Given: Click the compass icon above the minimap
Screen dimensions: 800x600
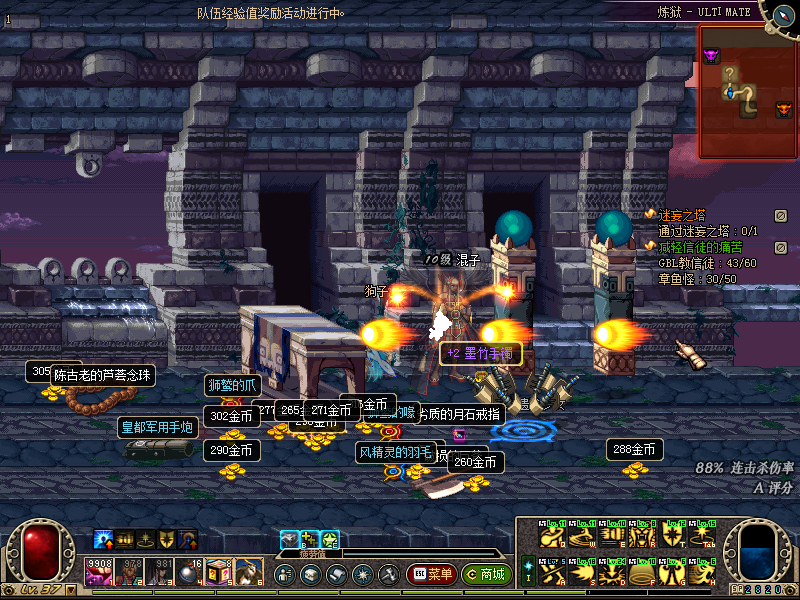Looking at the screenshot, I should pos(779,11).
